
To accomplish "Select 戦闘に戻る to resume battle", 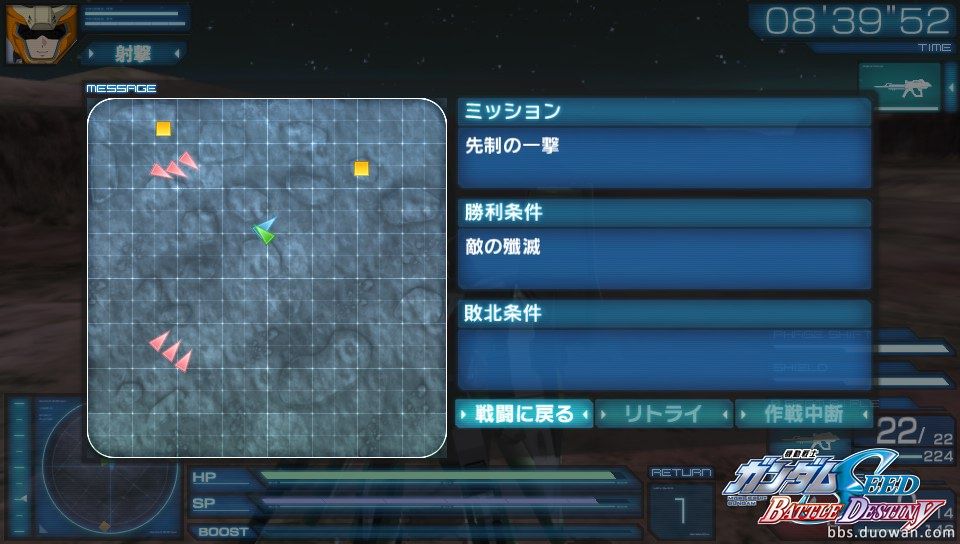I will pos(524,413).
